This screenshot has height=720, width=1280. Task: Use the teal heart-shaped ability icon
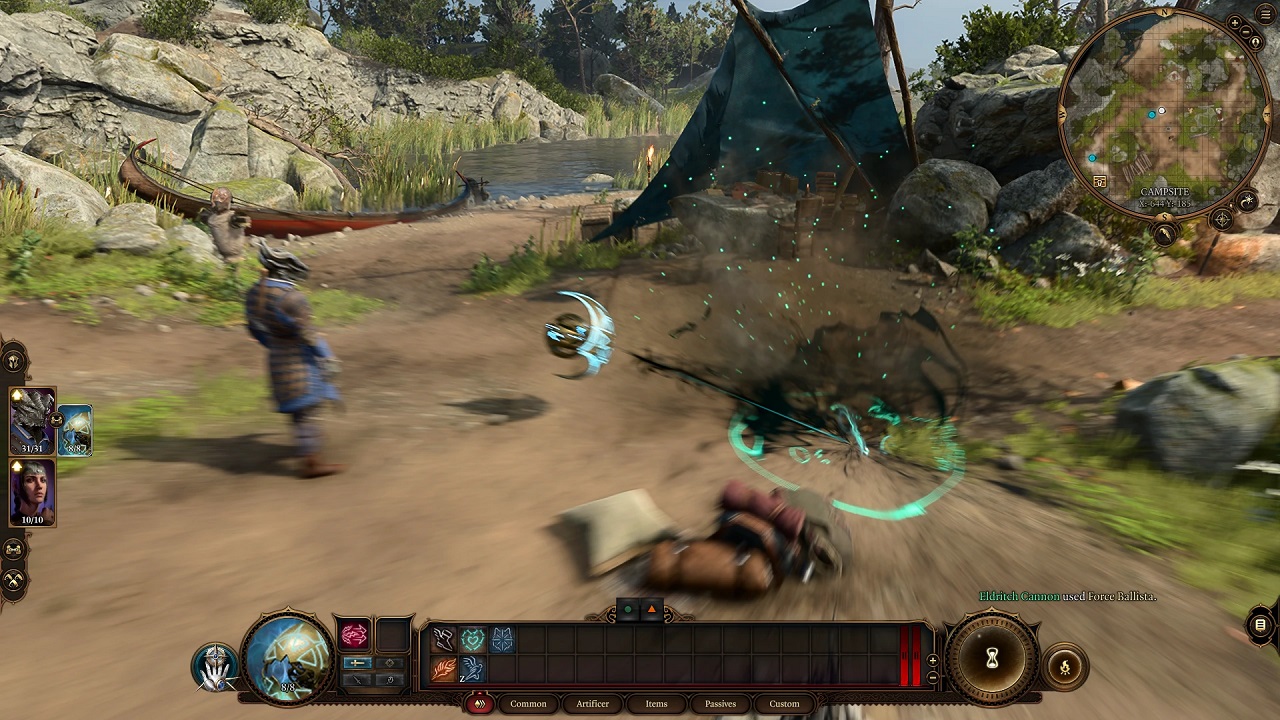coord(473,639)
